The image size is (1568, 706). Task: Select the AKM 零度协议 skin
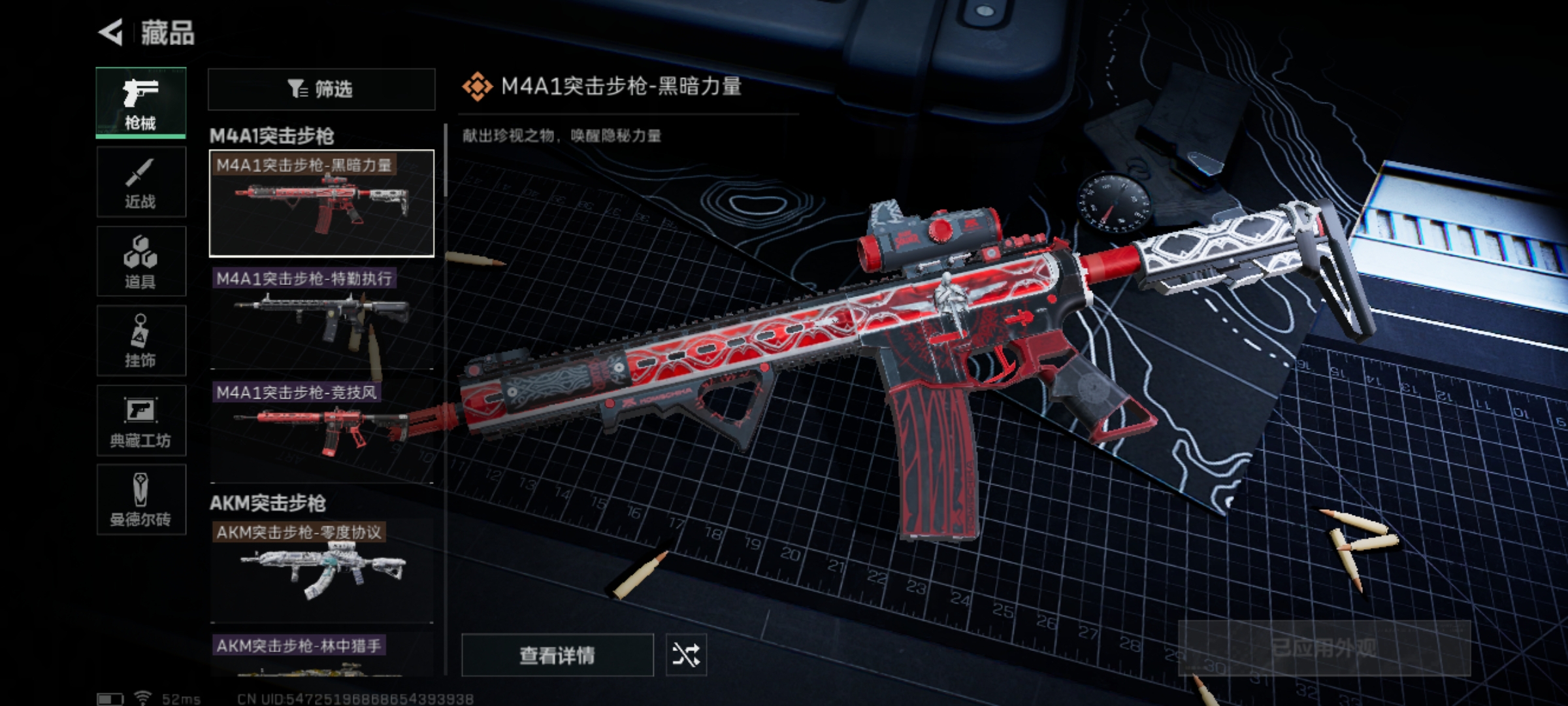pos(321,571)
